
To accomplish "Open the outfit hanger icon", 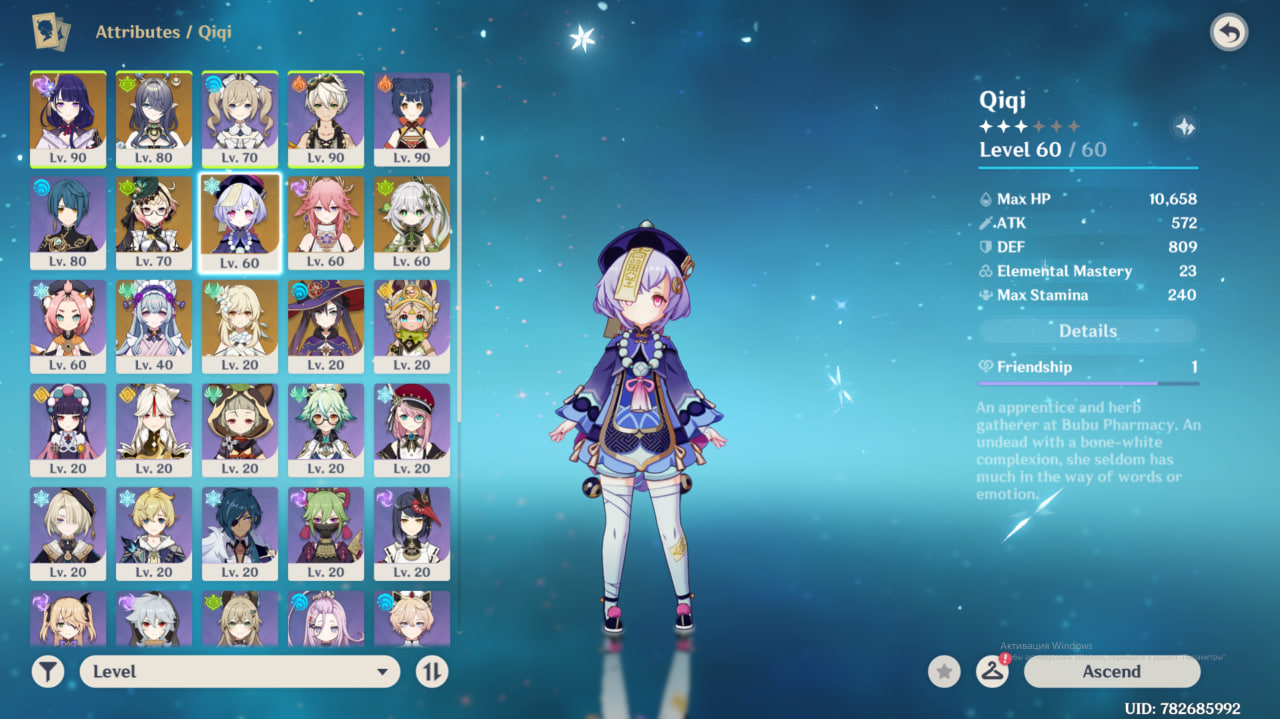I will [x=992, y=671].
